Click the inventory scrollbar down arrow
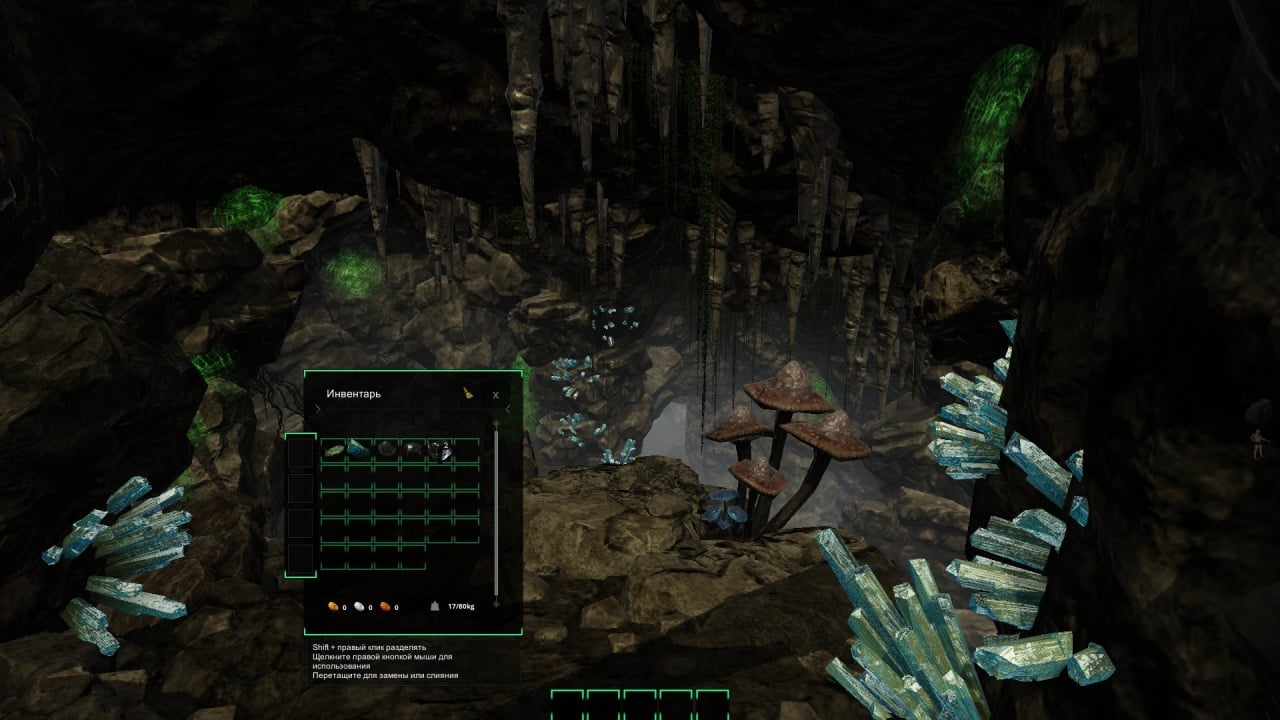 coord(496,604)
